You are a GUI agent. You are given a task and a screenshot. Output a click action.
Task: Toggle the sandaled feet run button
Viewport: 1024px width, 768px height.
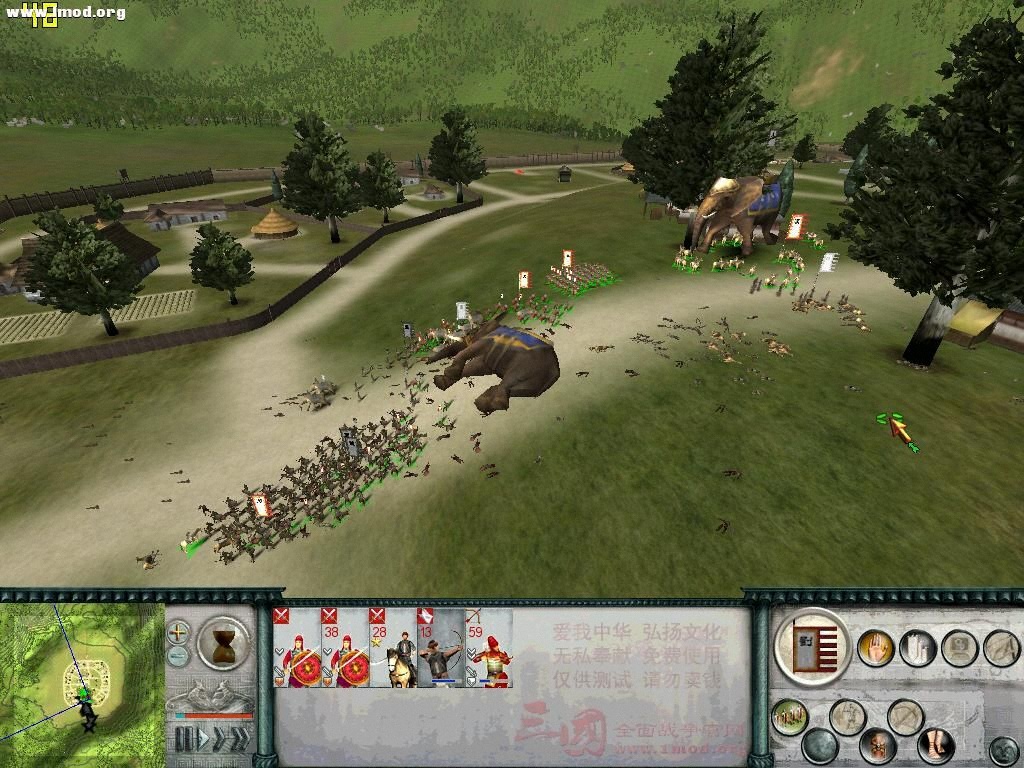coord(935,746)
